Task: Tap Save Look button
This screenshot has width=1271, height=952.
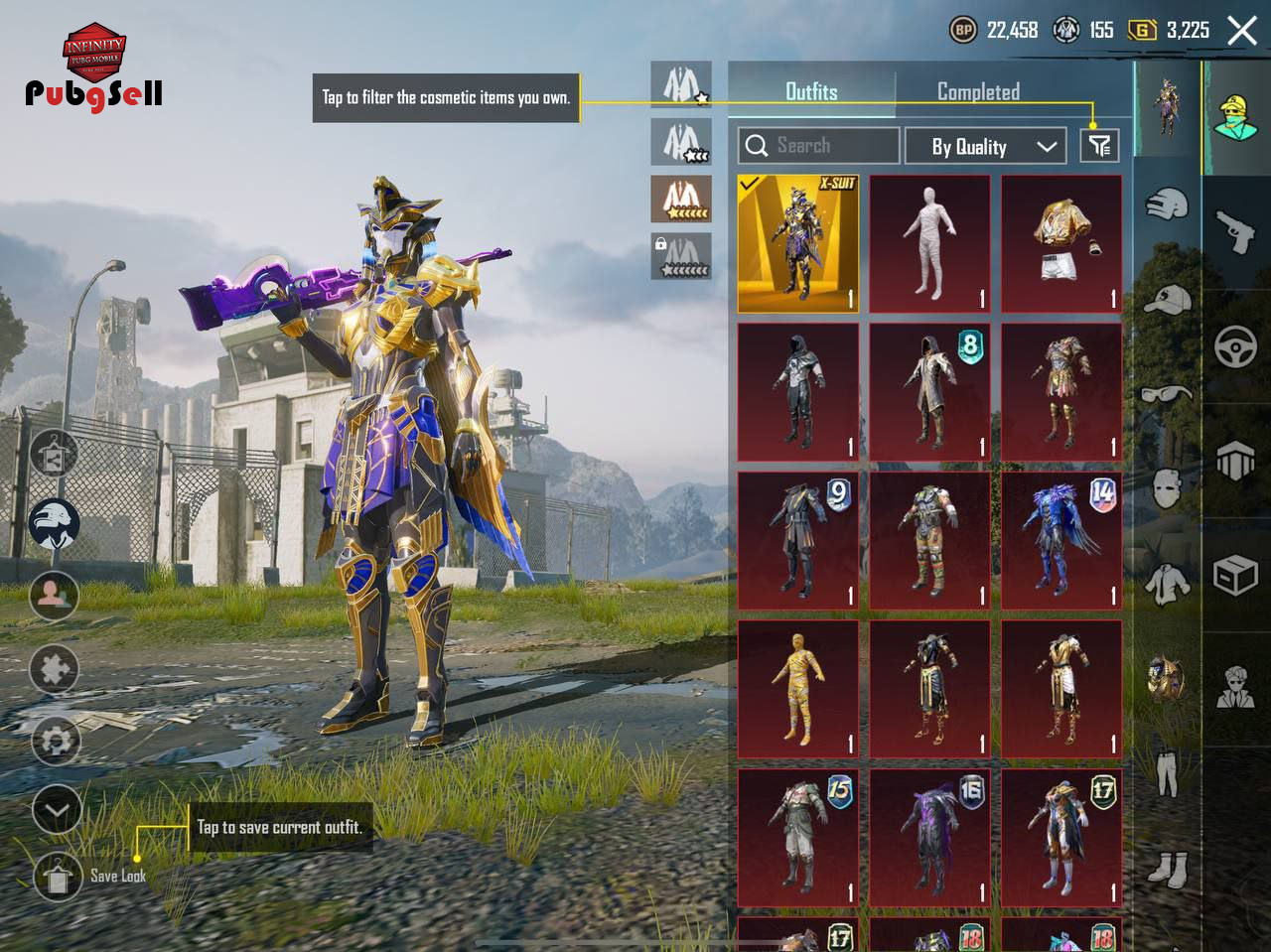Action: pos(58,876)
